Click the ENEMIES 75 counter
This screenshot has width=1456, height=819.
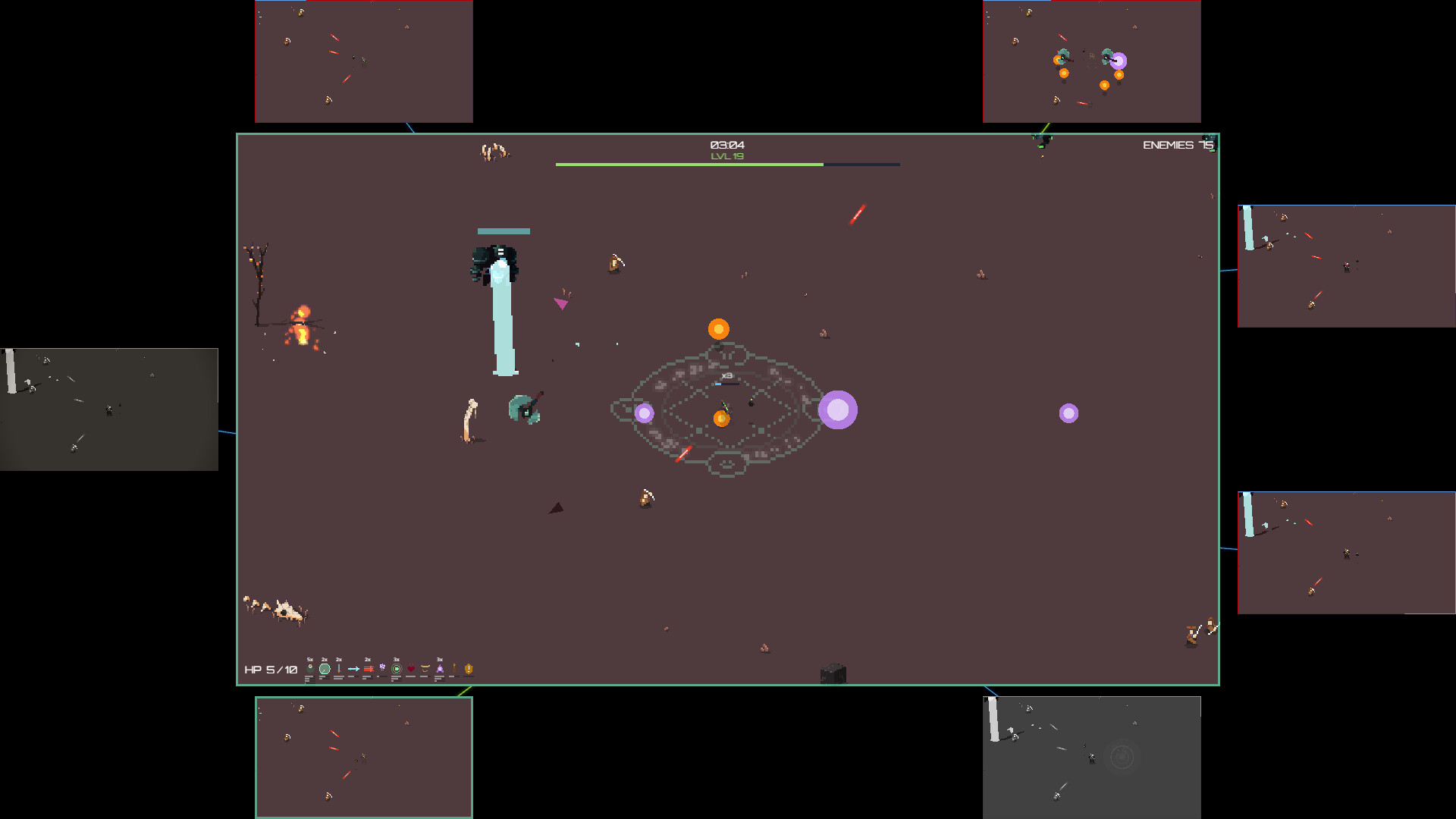click(x=1178, y=143)
